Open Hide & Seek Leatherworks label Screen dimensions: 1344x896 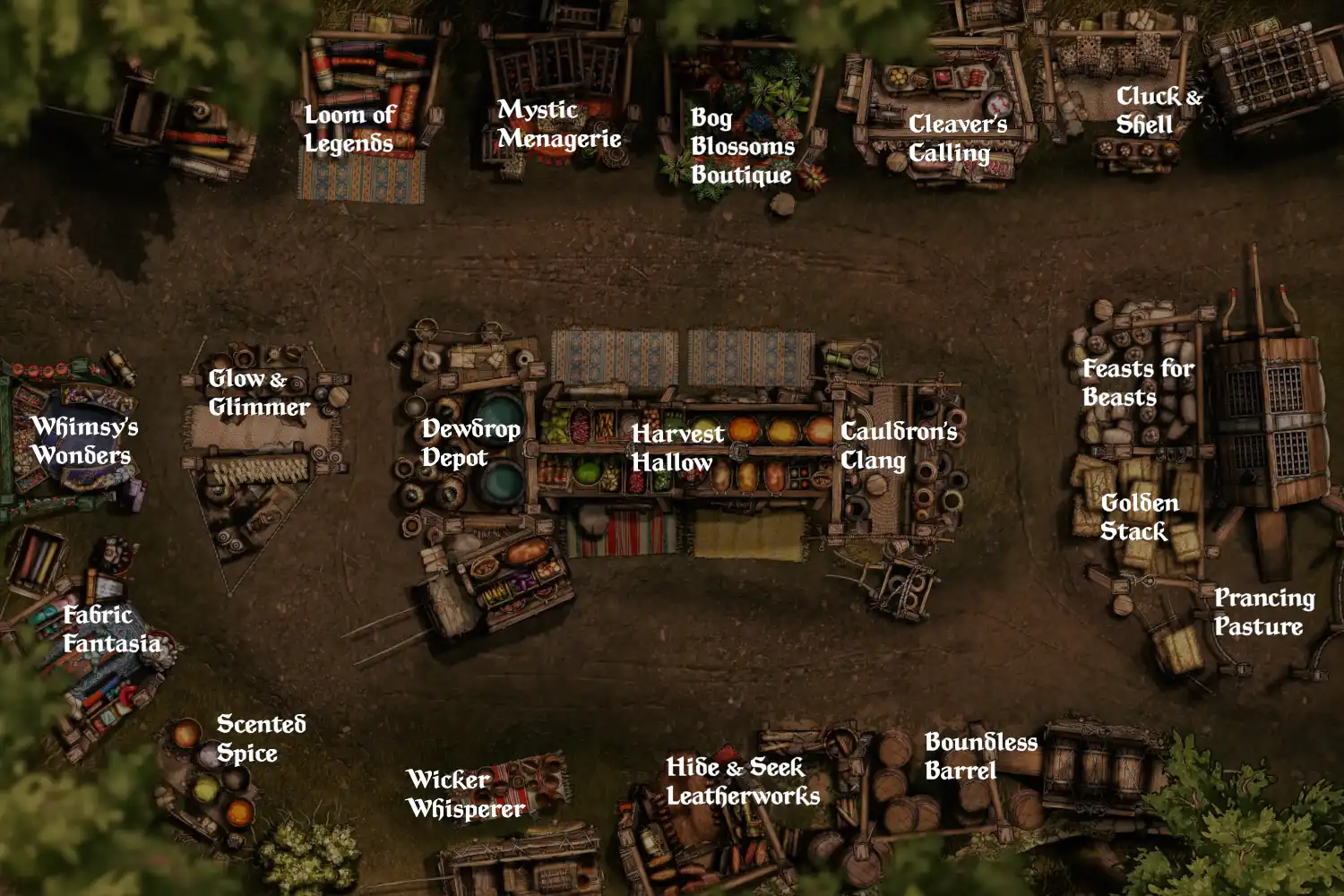[742, 781]
